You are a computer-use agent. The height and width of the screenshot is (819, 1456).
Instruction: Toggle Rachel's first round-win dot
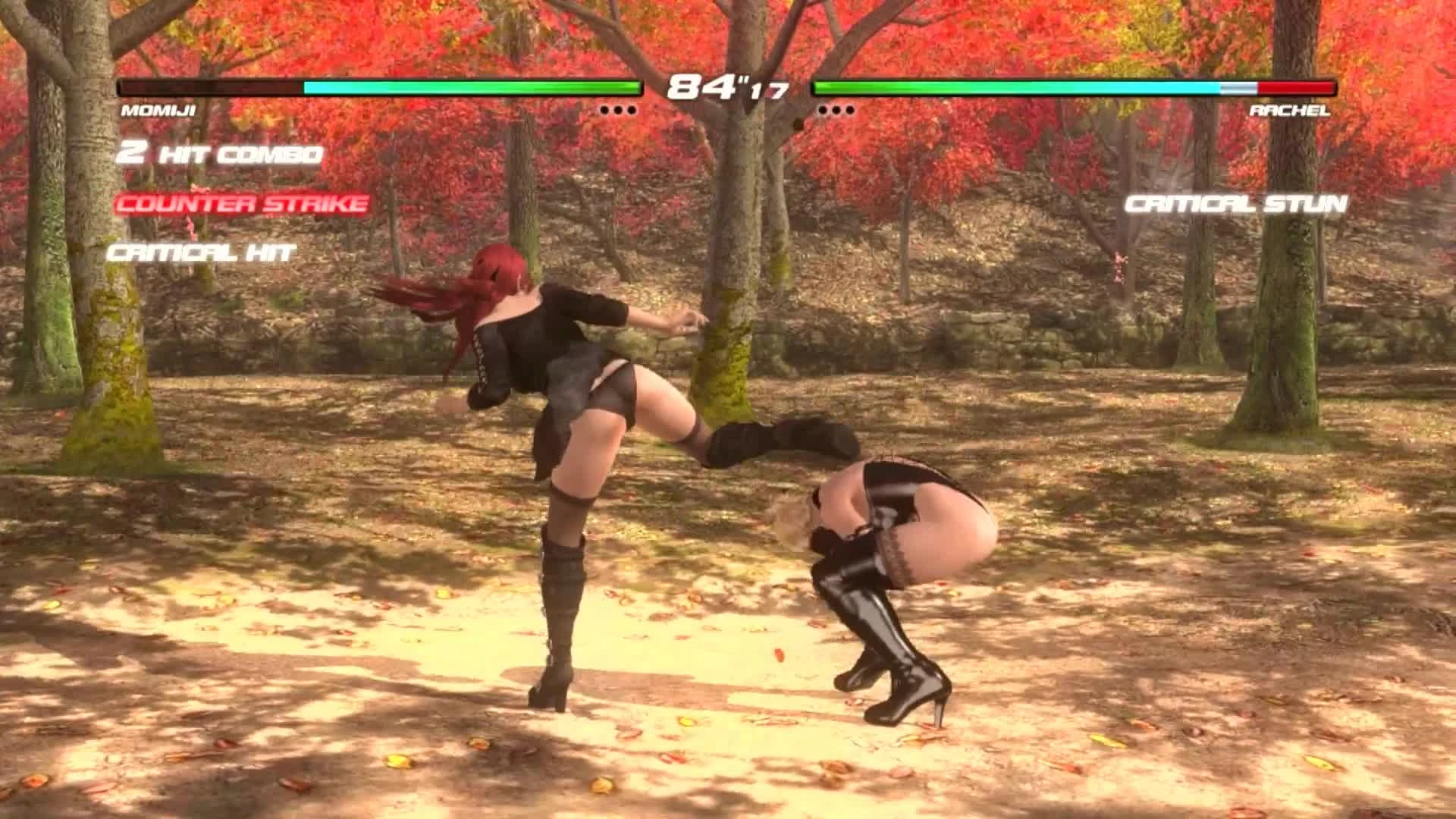821,108
